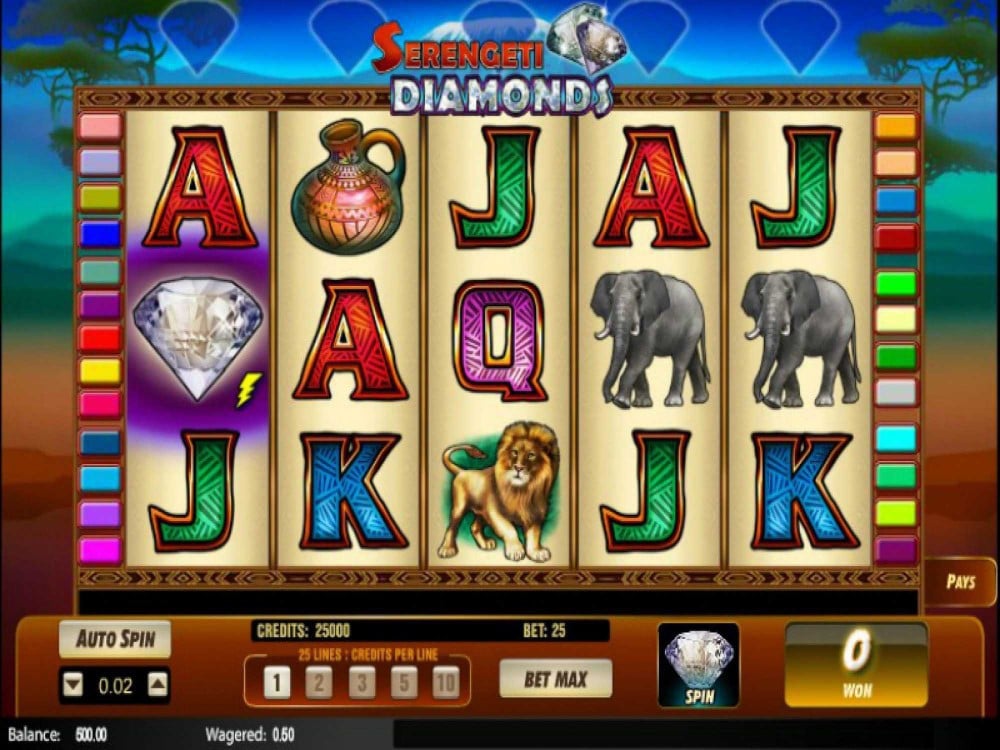Start Auto Spin mode
The image size is (1000, 750).
point(115,639)
